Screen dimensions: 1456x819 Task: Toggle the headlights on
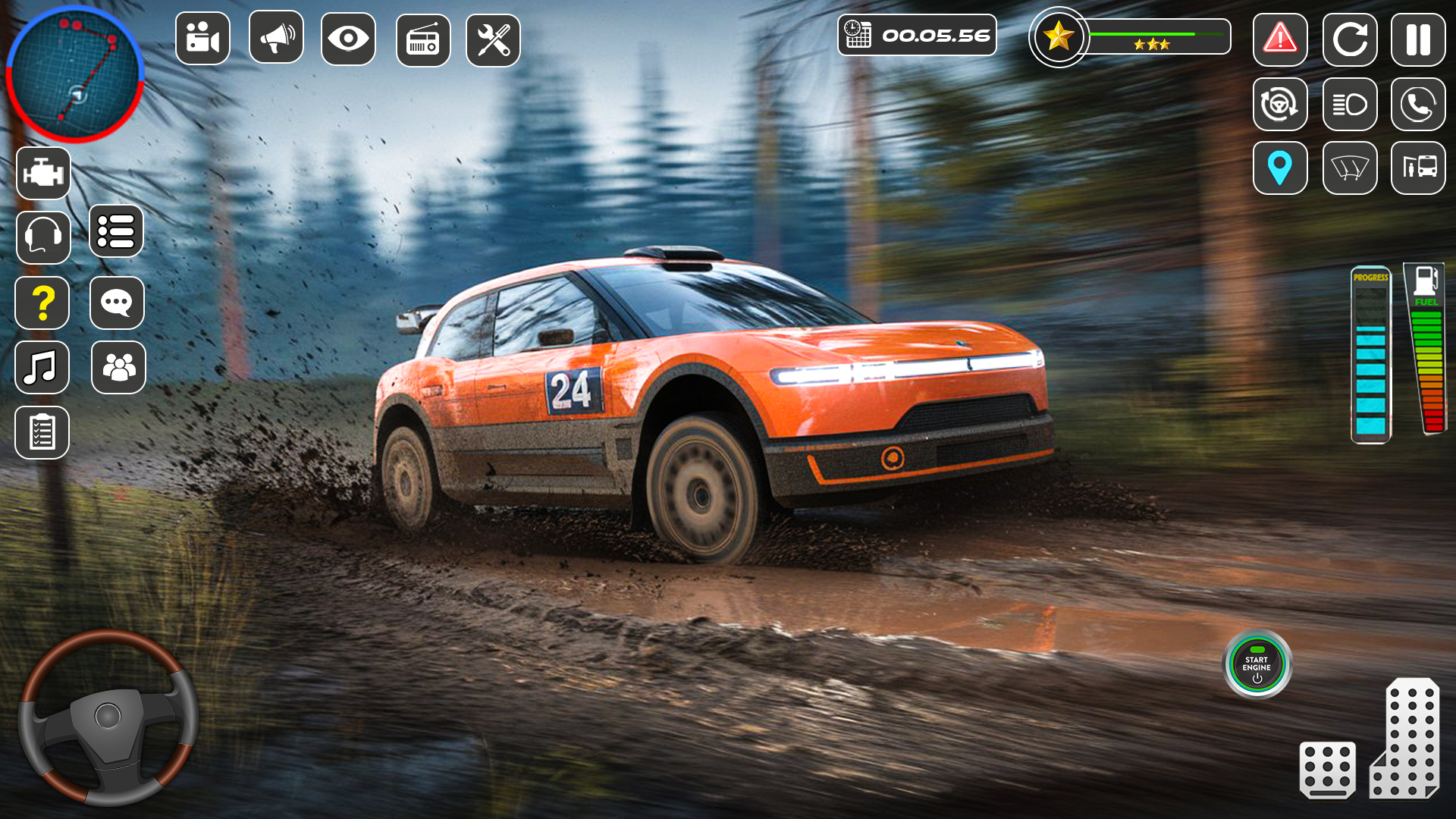click(1349, 105)
